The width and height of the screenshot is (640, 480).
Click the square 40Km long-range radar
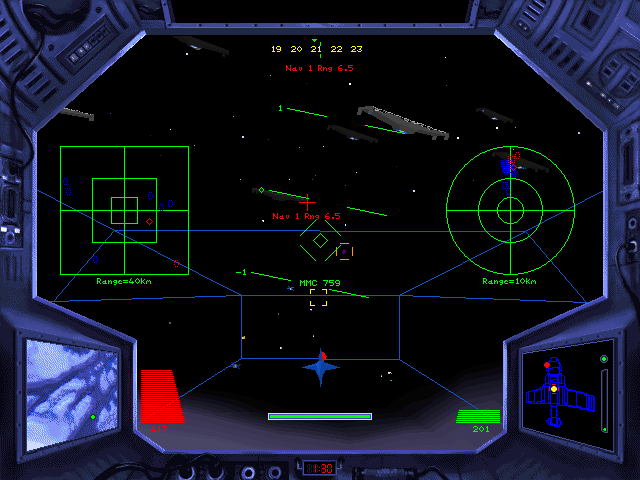click(x=124, y=209)
